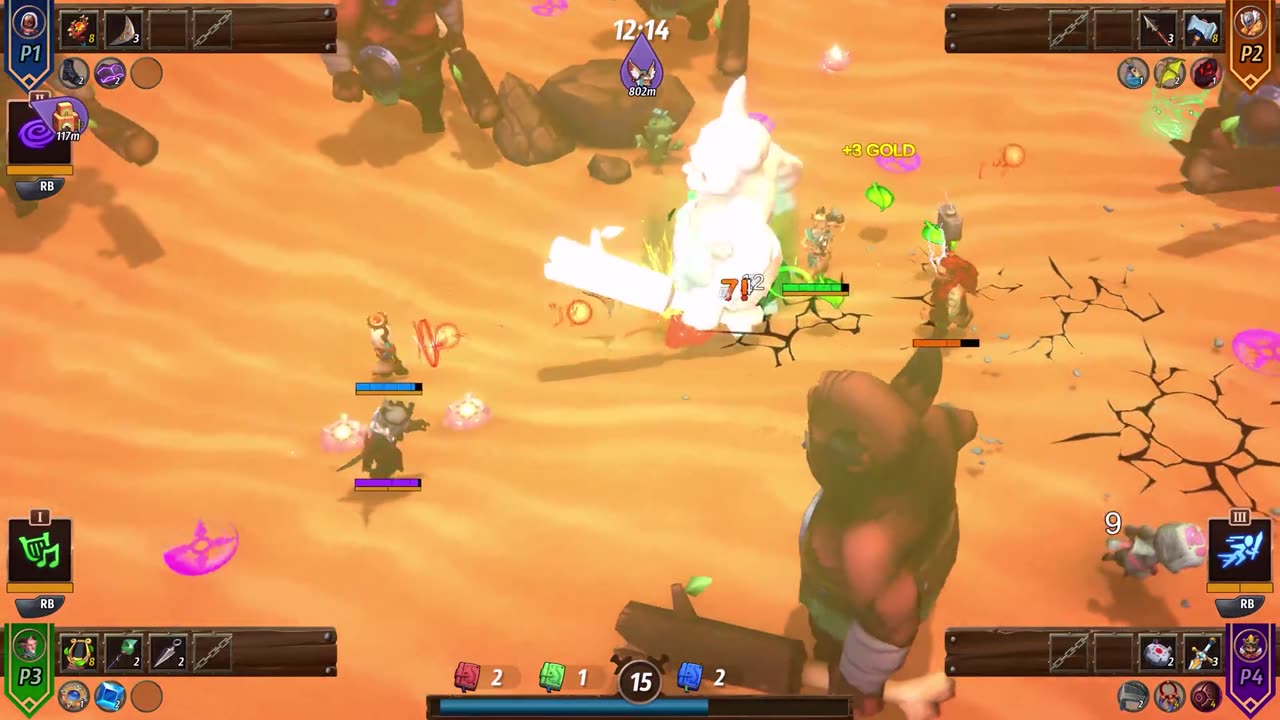Viewport: 1280px width, 720px height.
Task: Click P1's purple crystal trinket
Action: [110, 72]
